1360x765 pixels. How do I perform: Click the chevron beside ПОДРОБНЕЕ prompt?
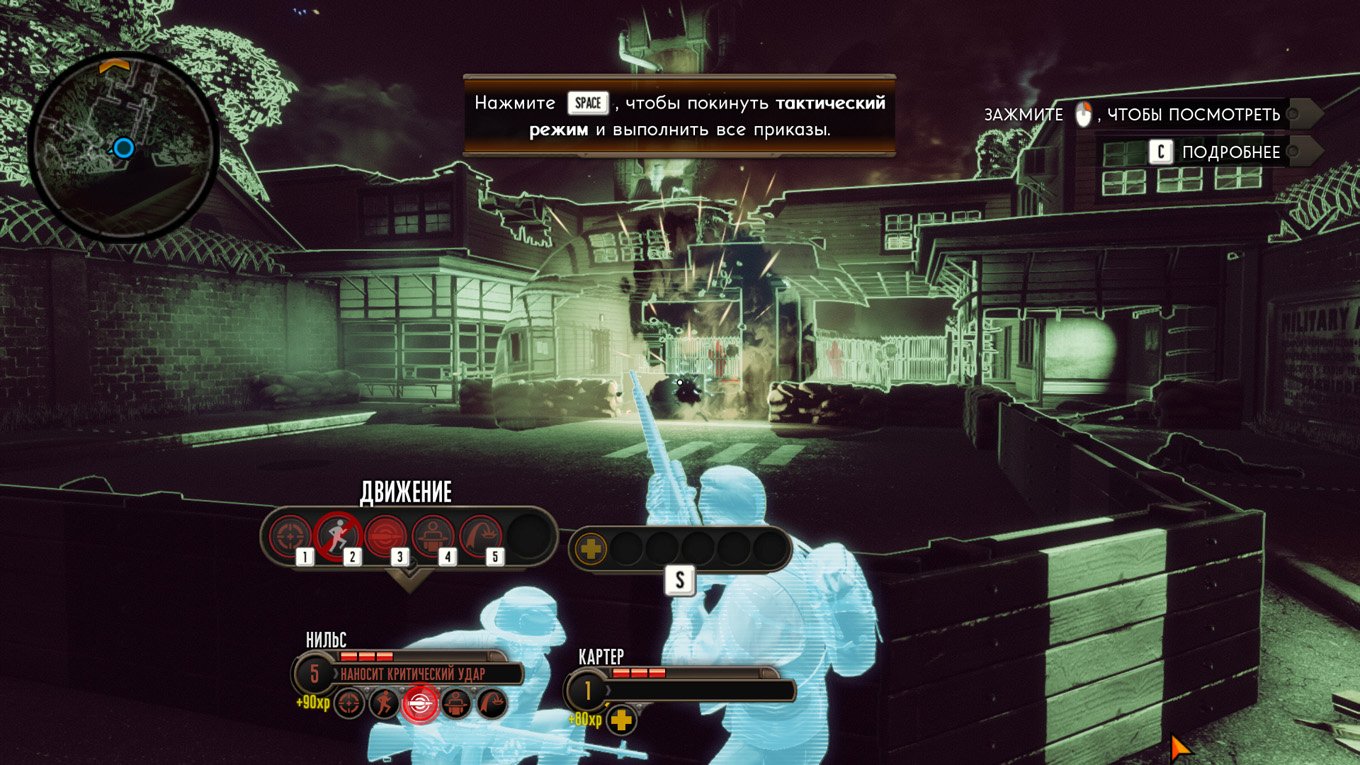pyautogui.click(x=1305, y=152)
